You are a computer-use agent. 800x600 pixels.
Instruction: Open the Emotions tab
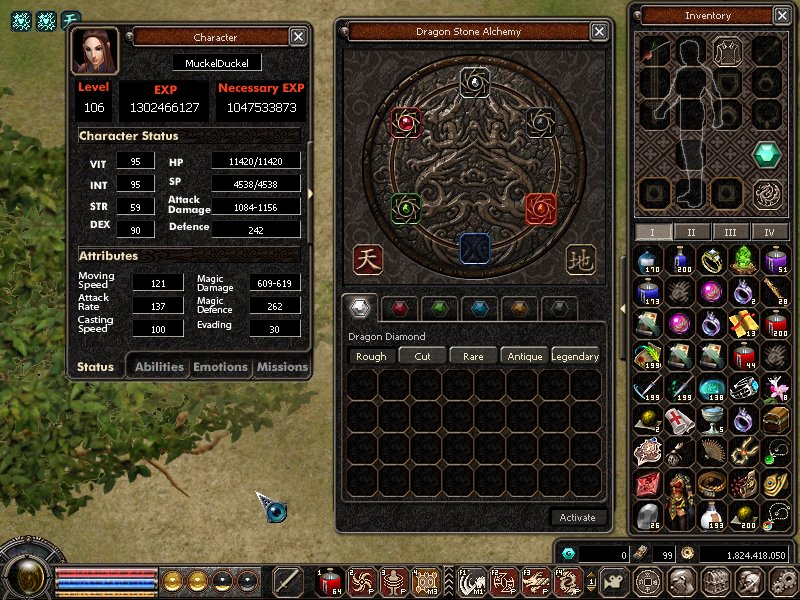point(220,367)
